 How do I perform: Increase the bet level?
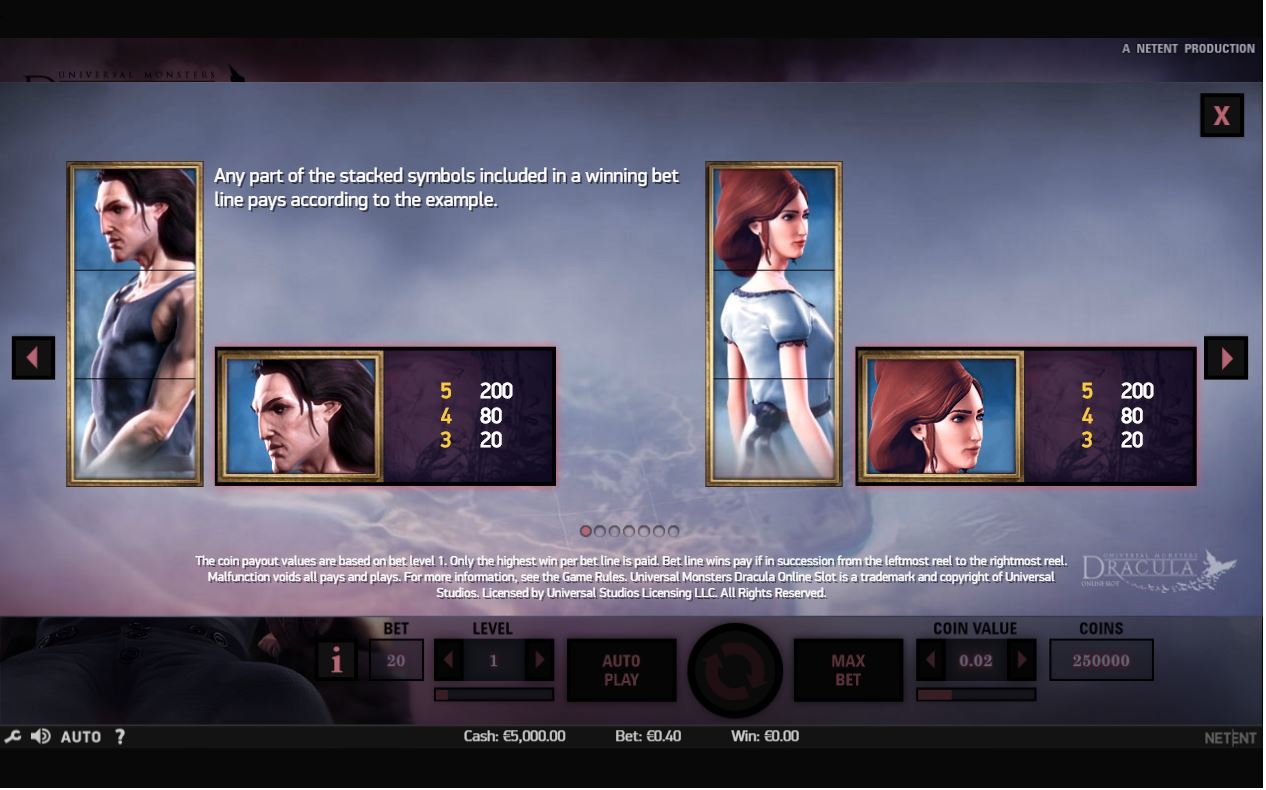539,660
